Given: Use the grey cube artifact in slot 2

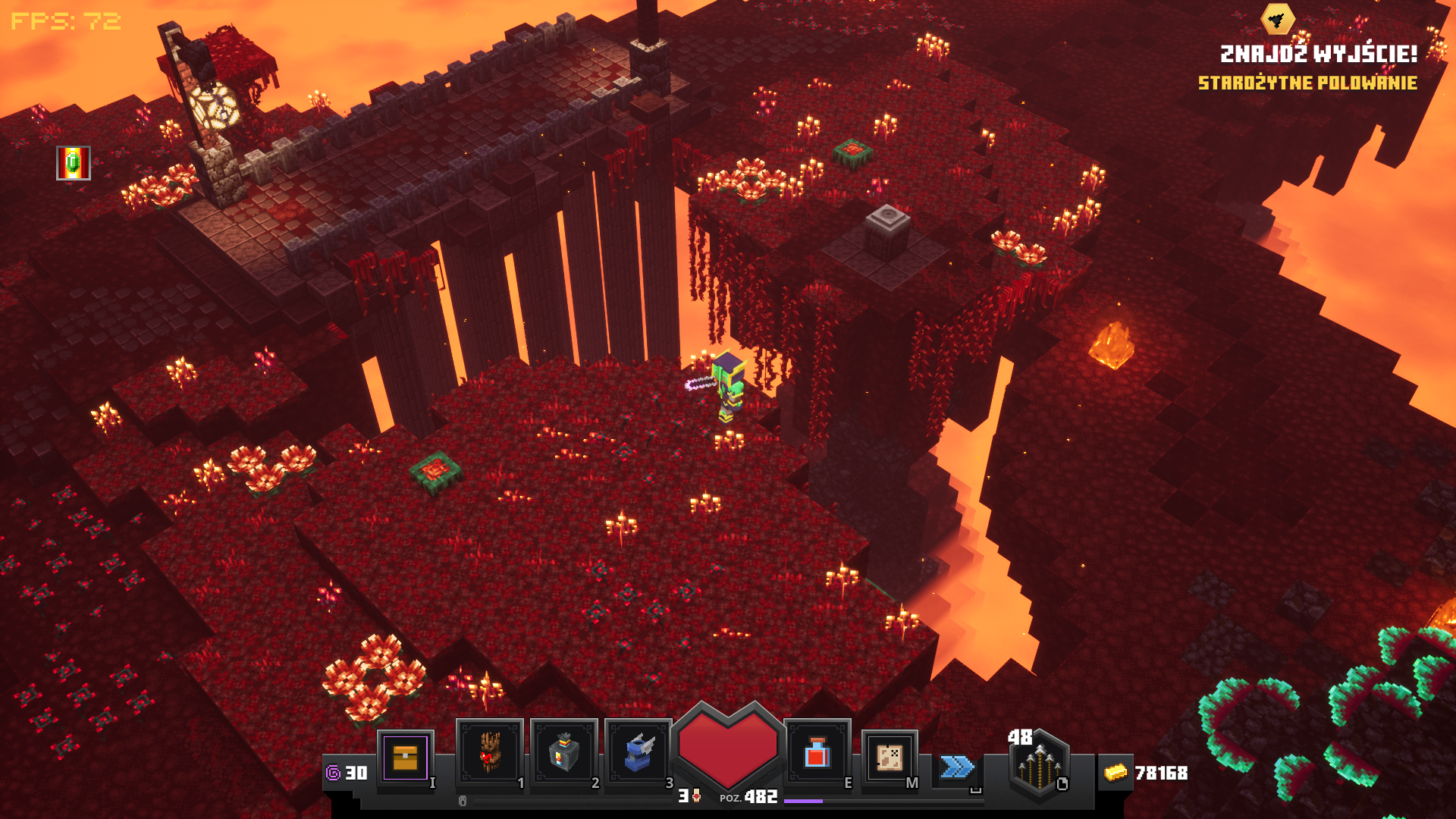Looking at the screenshot, I should click(563, 753).
